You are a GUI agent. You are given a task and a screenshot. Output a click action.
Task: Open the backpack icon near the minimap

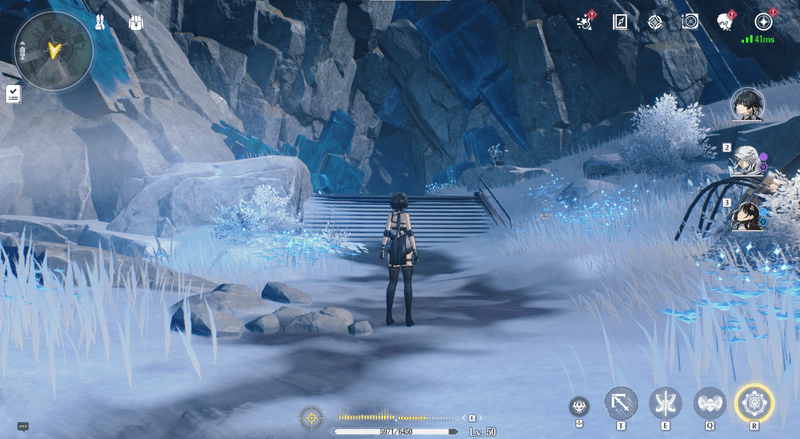coord(136,22)
